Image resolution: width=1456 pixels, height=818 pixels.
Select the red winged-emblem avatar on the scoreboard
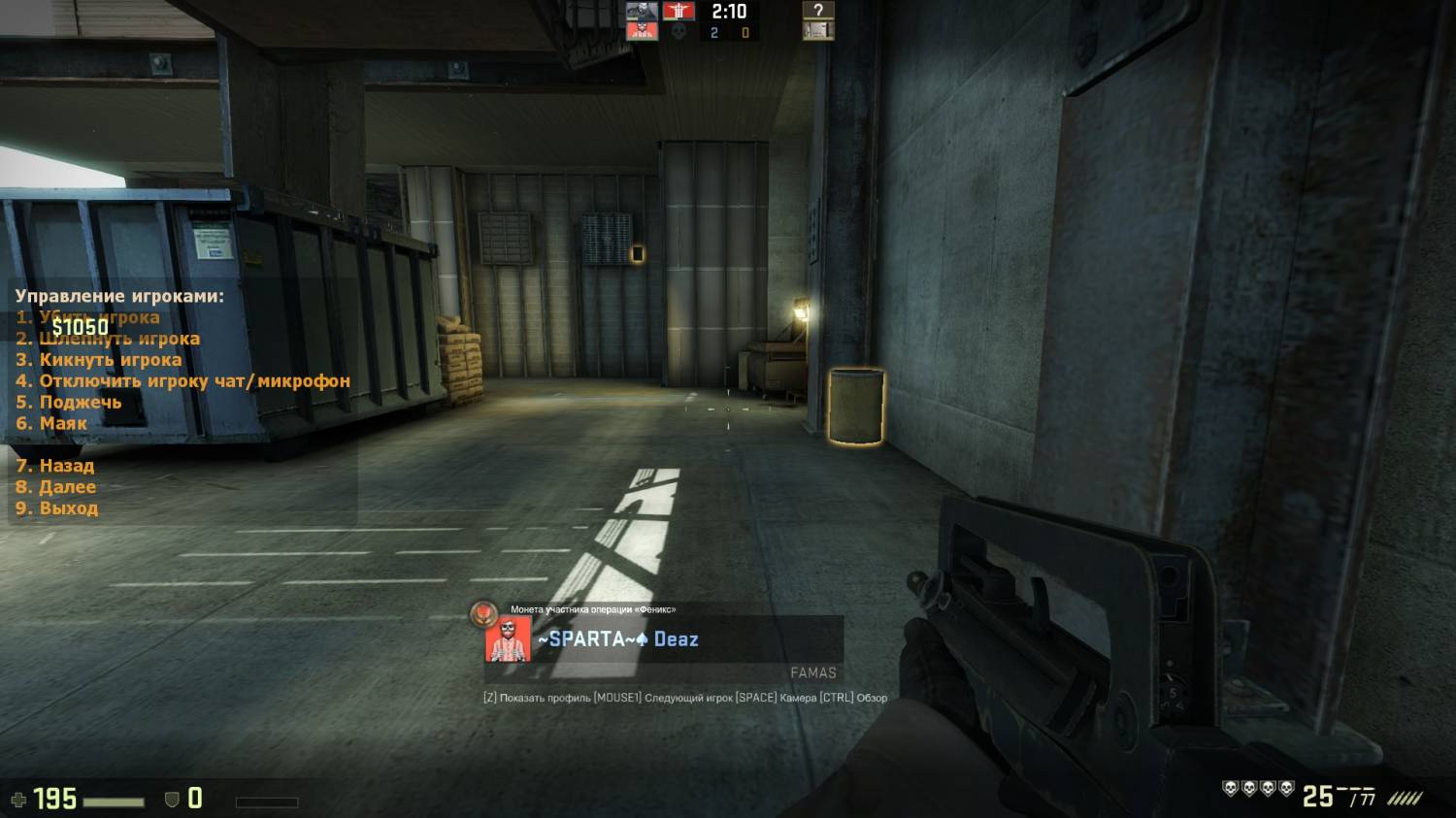click(678, 12)
